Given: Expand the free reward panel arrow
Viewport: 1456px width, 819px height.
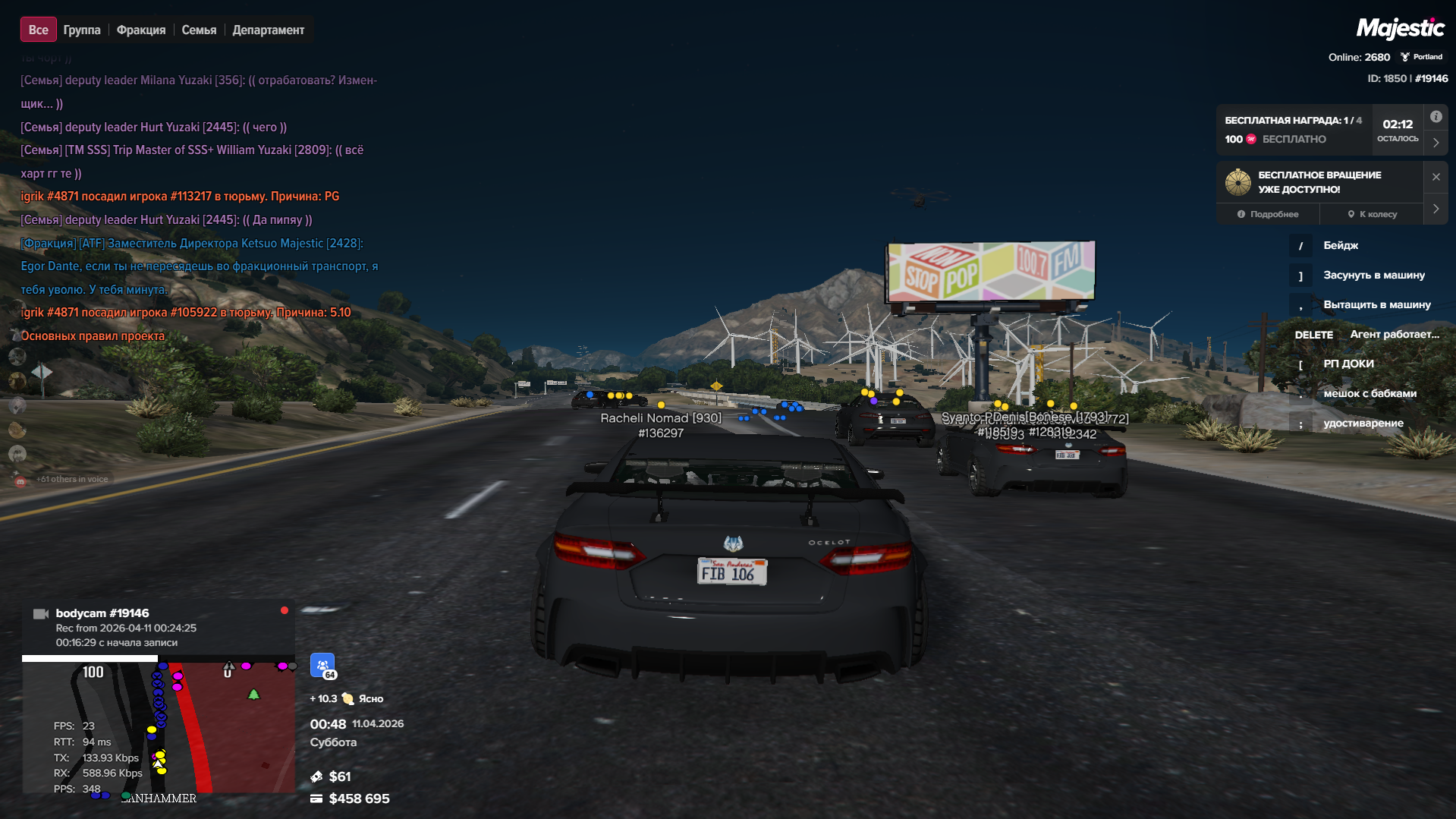Looking at the screenshot, I should click(x=1436, y=142).
